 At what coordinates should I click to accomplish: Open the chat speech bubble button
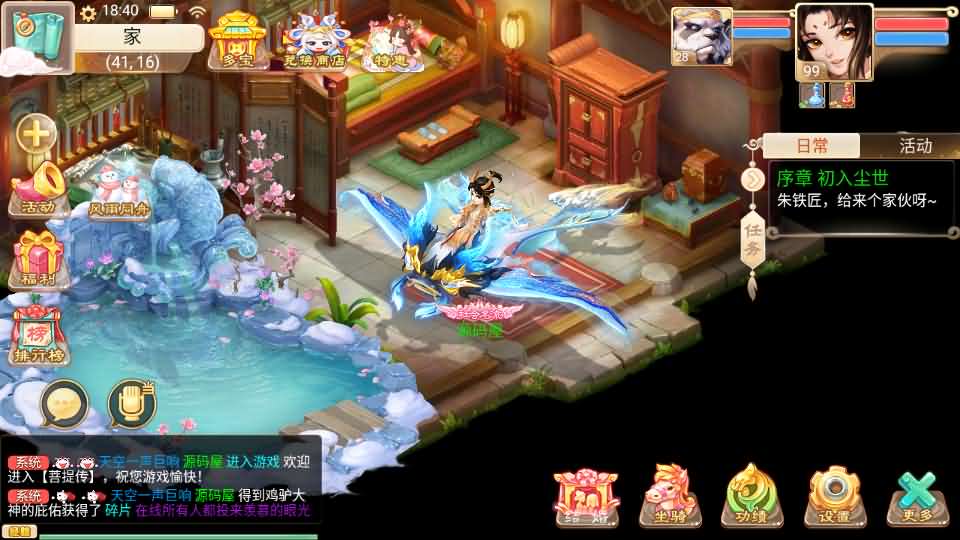(x=64, y=403)
